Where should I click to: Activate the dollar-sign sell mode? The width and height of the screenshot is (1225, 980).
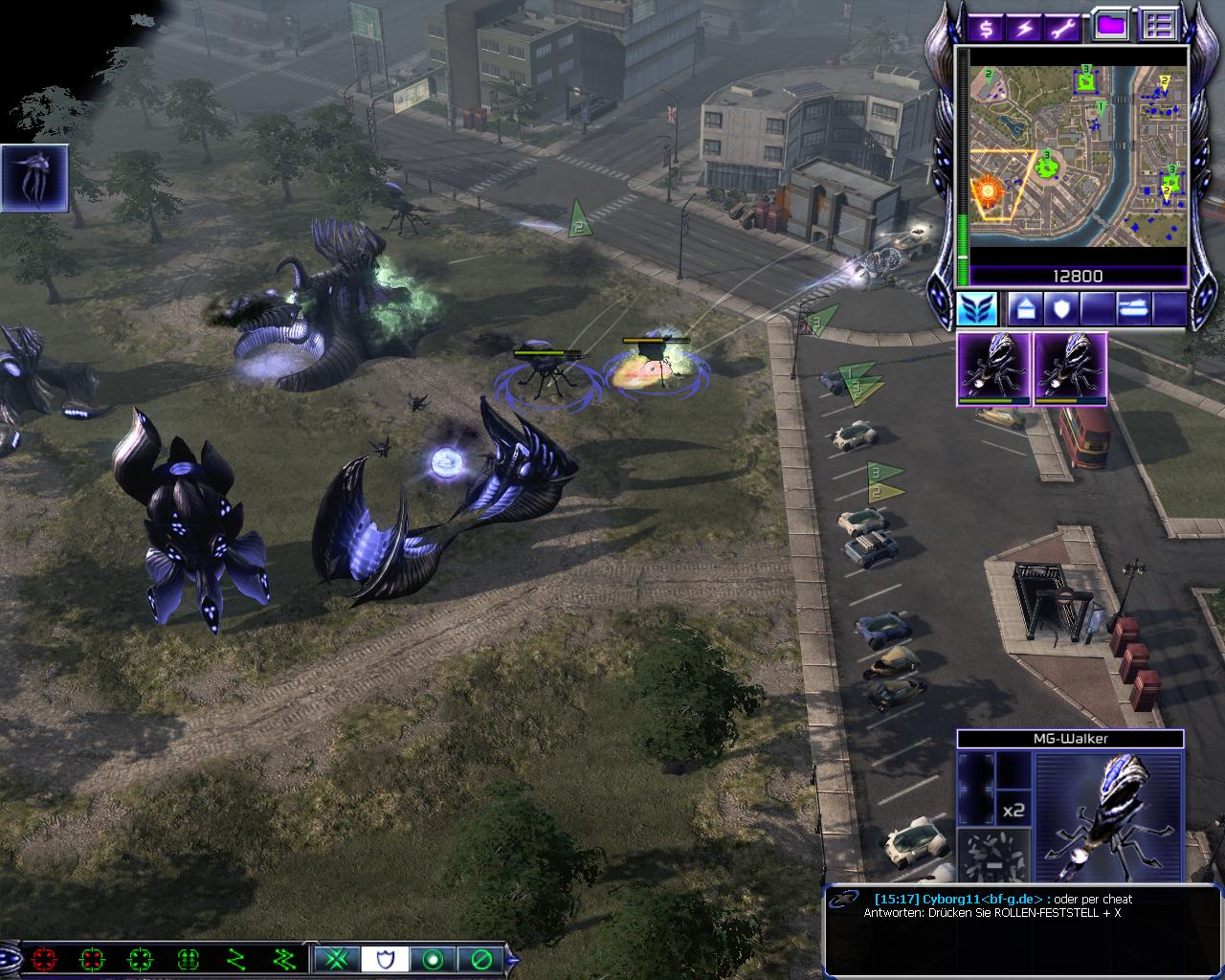[x=986, y=27]
